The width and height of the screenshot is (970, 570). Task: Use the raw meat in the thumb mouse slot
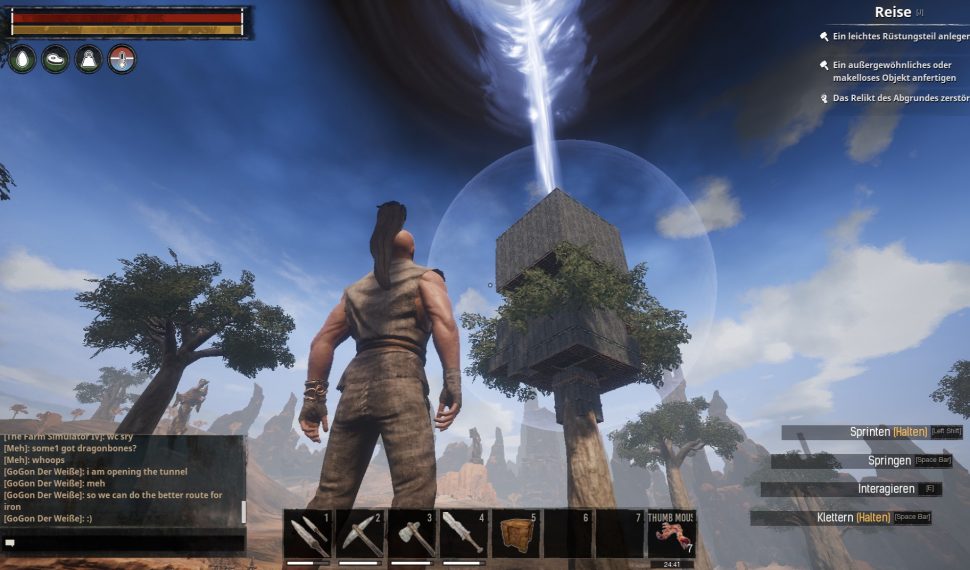pos(671,535)
